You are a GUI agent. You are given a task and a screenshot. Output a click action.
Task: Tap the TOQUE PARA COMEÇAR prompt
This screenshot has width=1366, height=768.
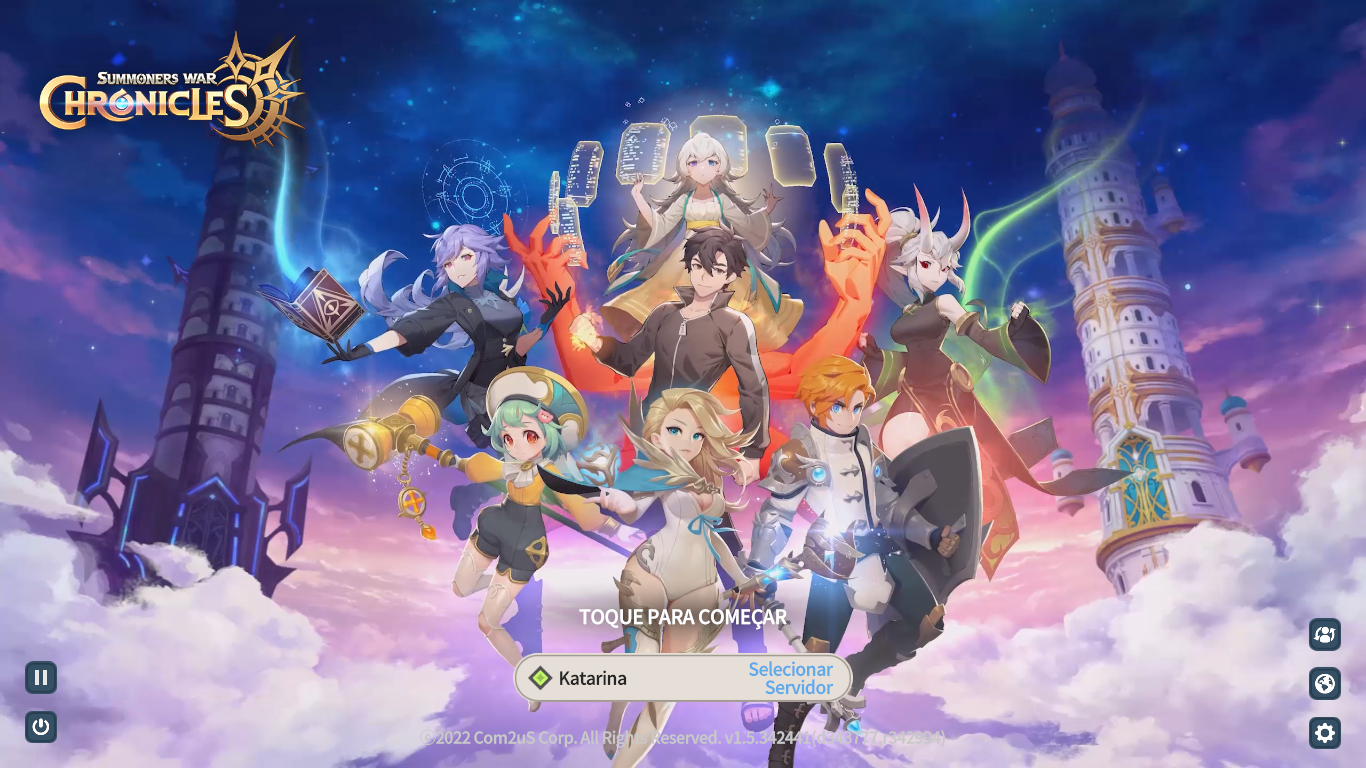pos(683,617)
